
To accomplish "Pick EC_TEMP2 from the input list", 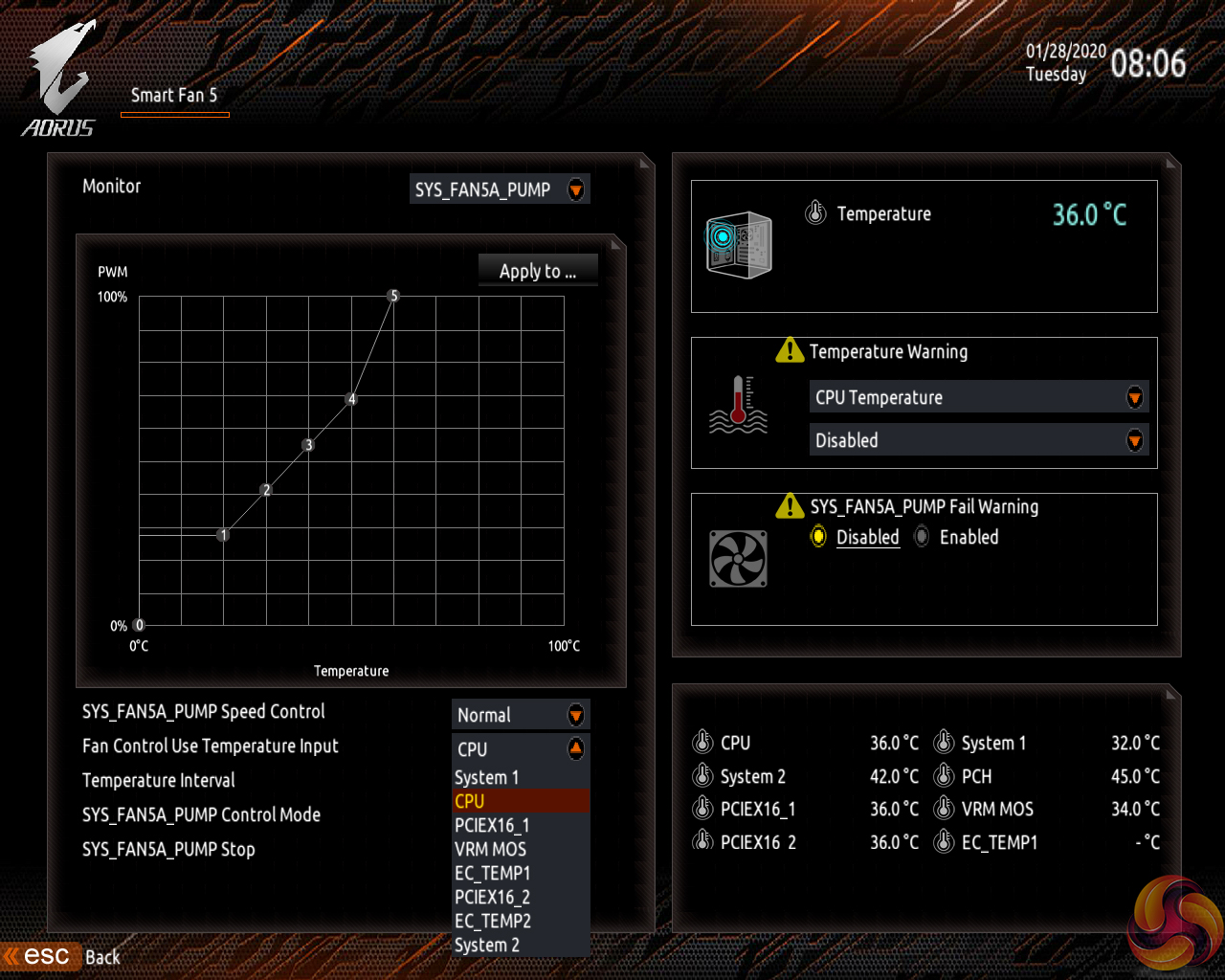I will point(492,921).
